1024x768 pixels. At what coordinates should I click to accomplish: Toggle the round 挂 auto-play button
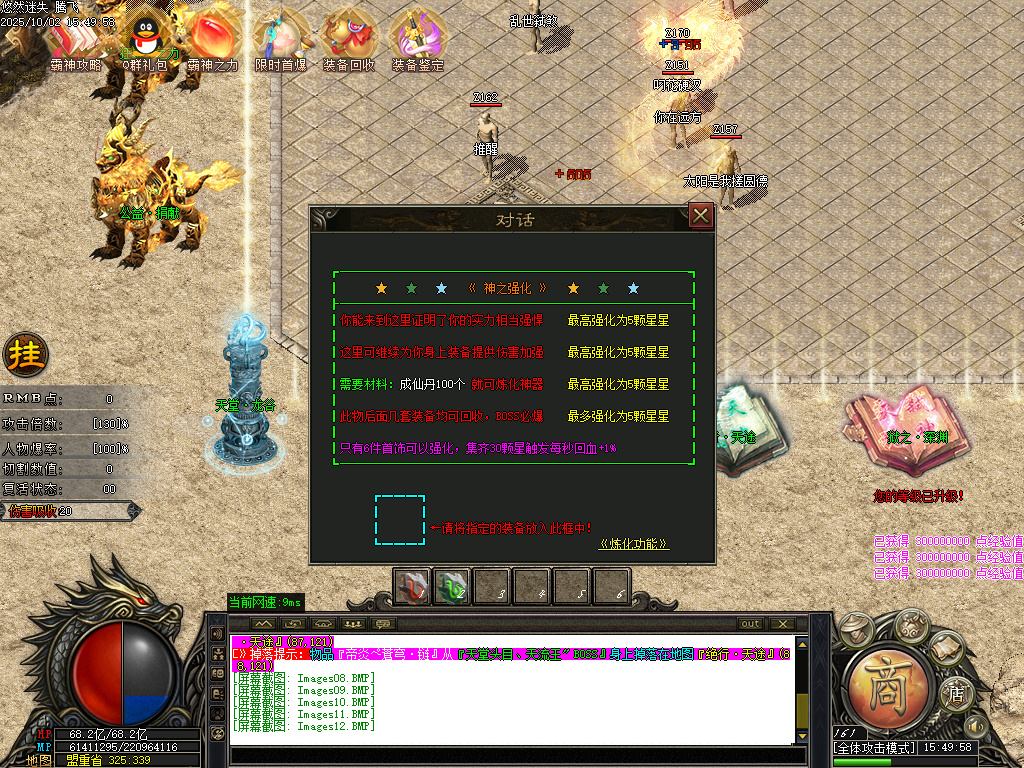point(25,353)
